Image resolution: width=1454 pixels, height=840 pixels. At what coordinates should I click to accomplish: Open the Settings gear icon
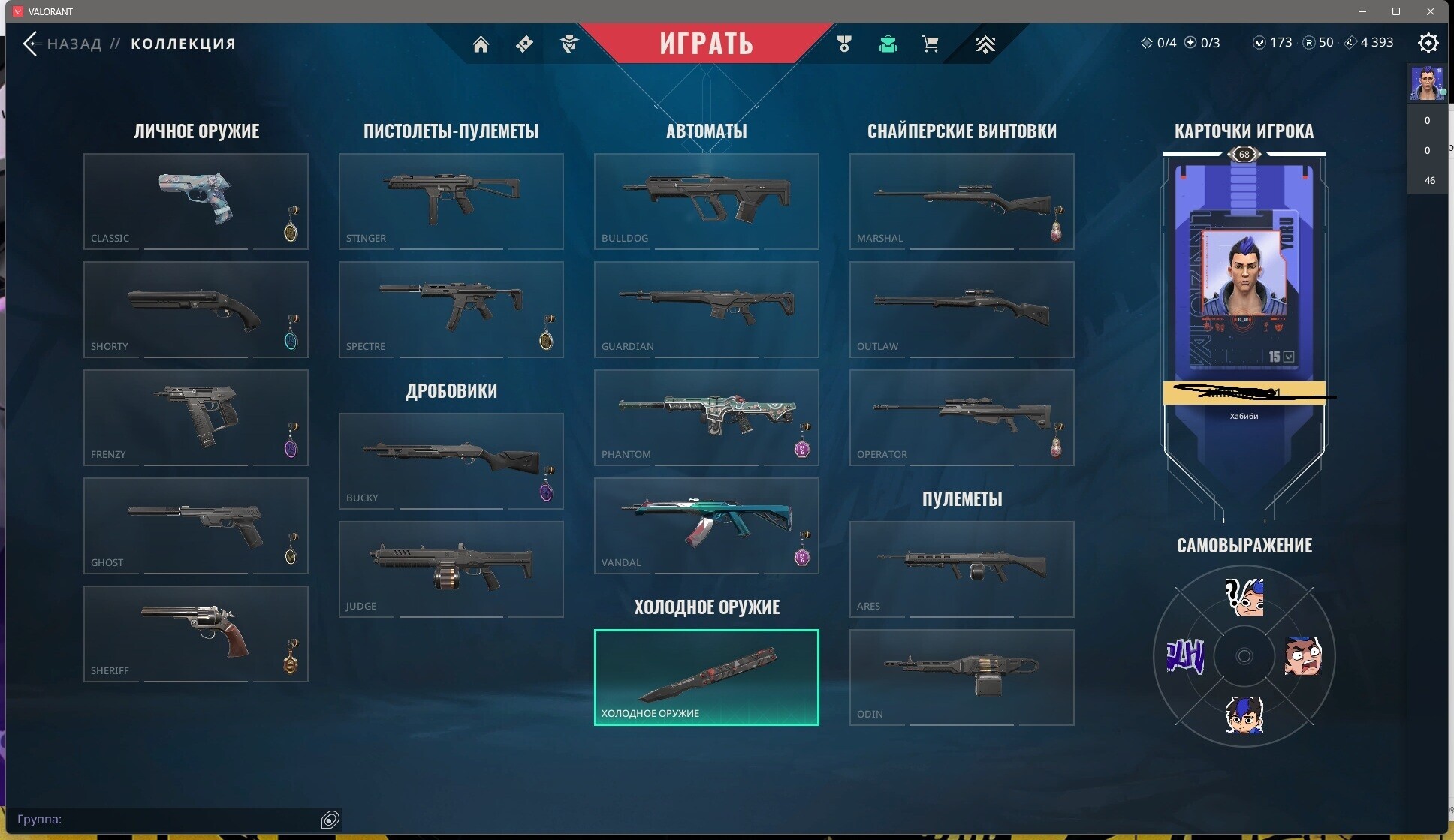pyautogui.click(x=1429, y=44)
